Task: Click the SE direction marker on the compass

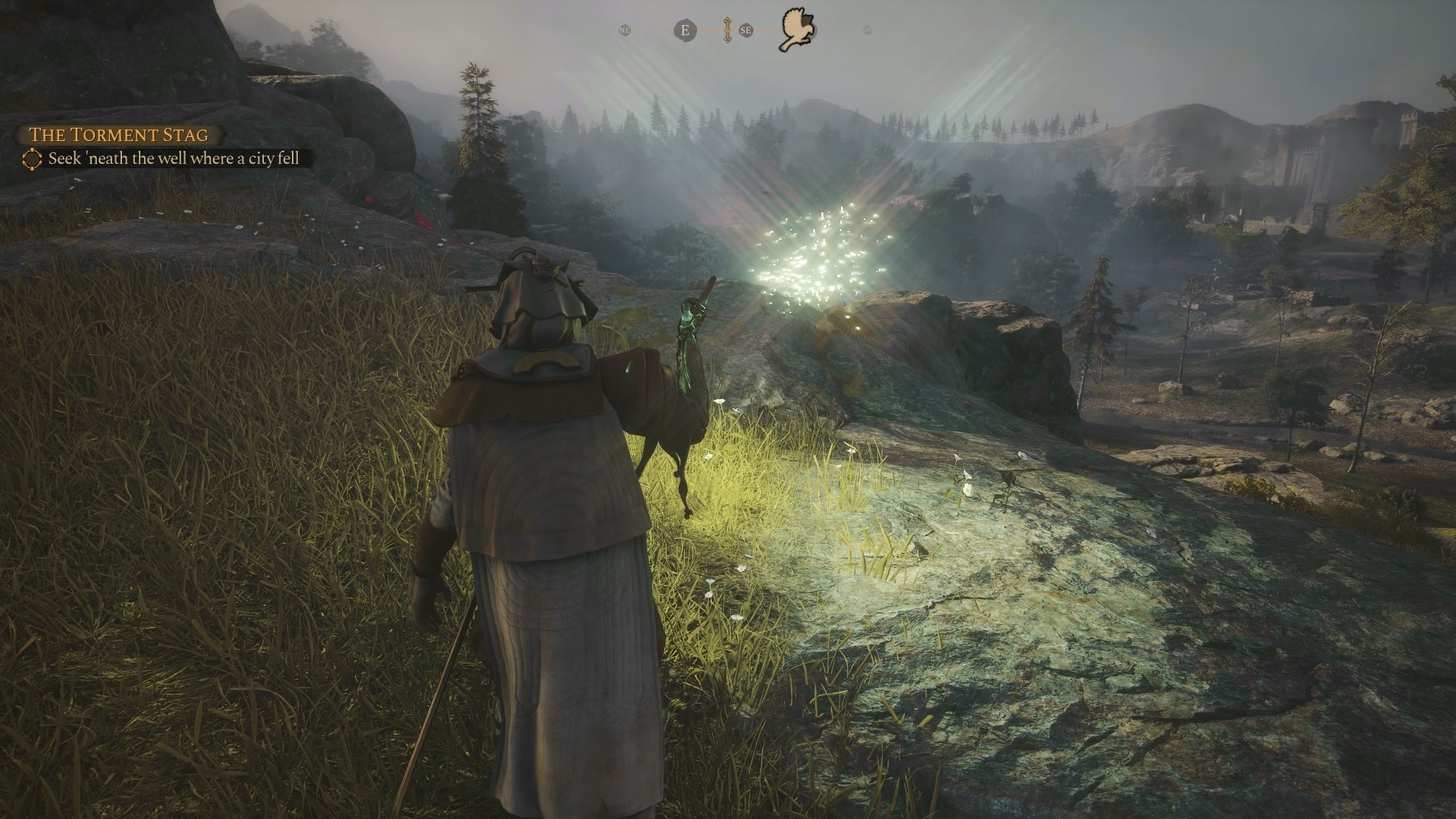Action: 745,31
